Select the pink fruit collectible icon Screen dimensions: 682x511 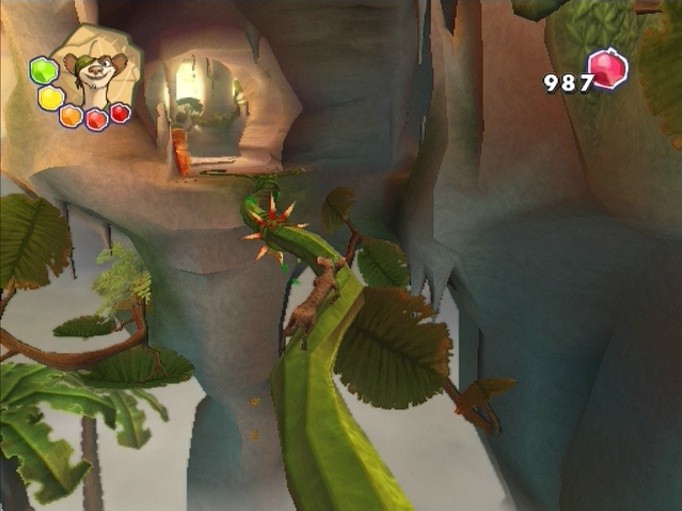608,69
